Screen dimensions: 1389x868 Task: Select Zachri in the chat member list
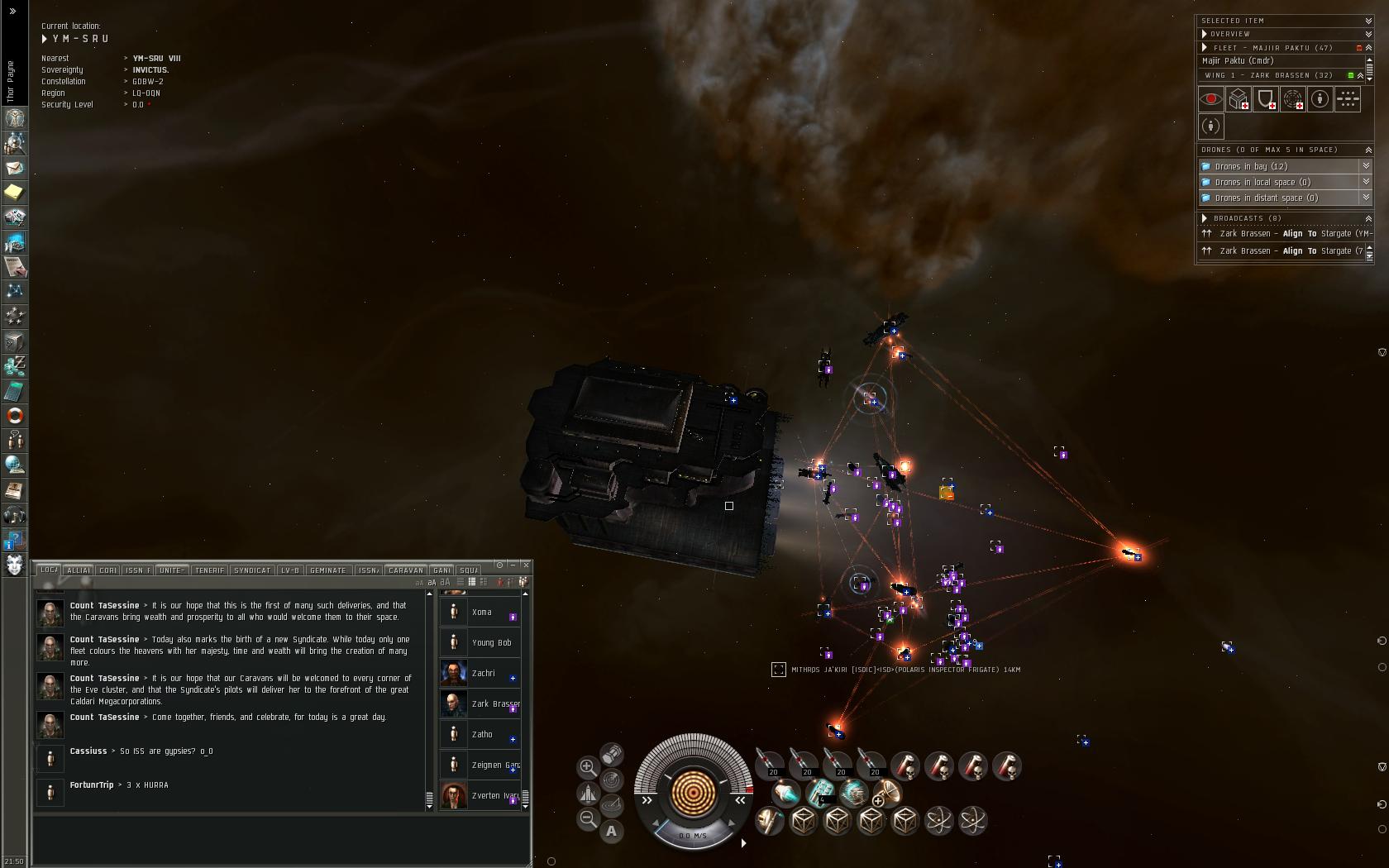(483, 674)
